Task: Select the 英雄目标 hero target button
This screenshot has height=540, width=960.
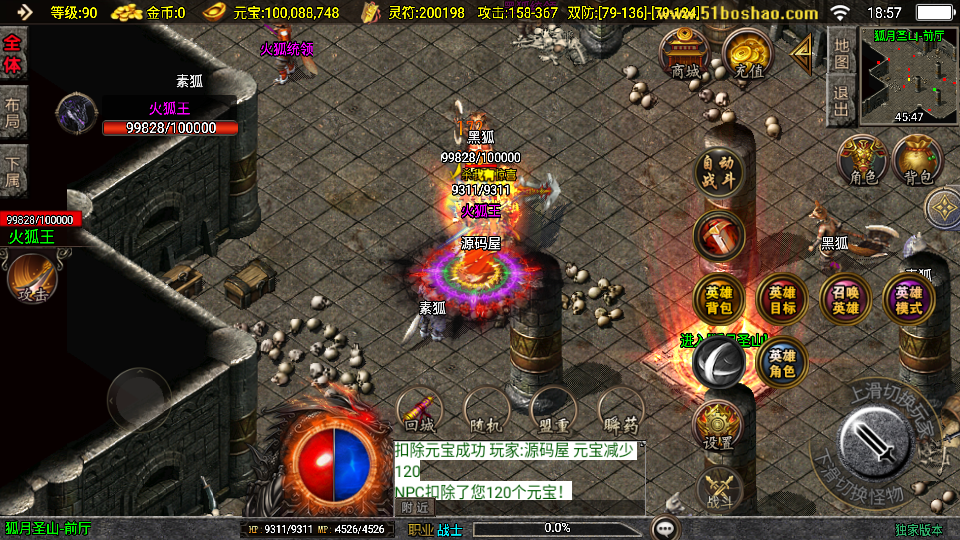Action: [782, 300]
